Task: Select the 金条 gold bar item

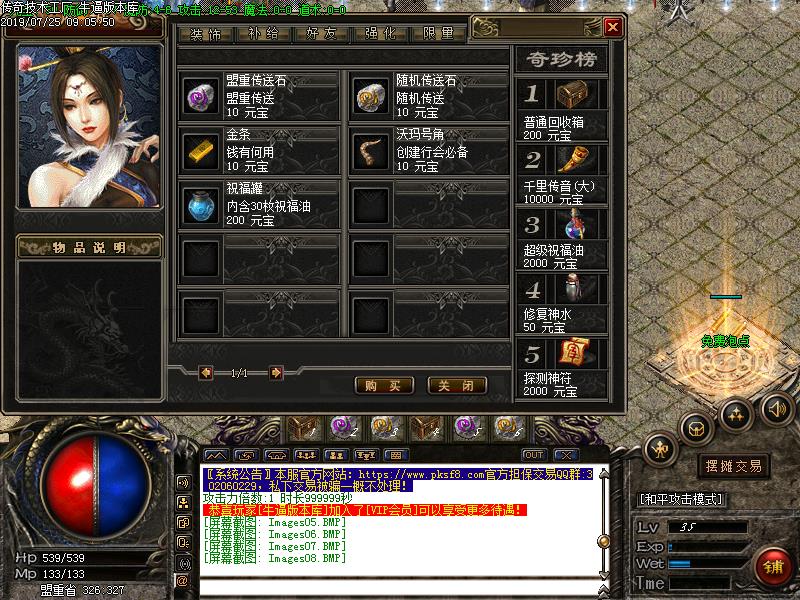Action: click(202, 151)
